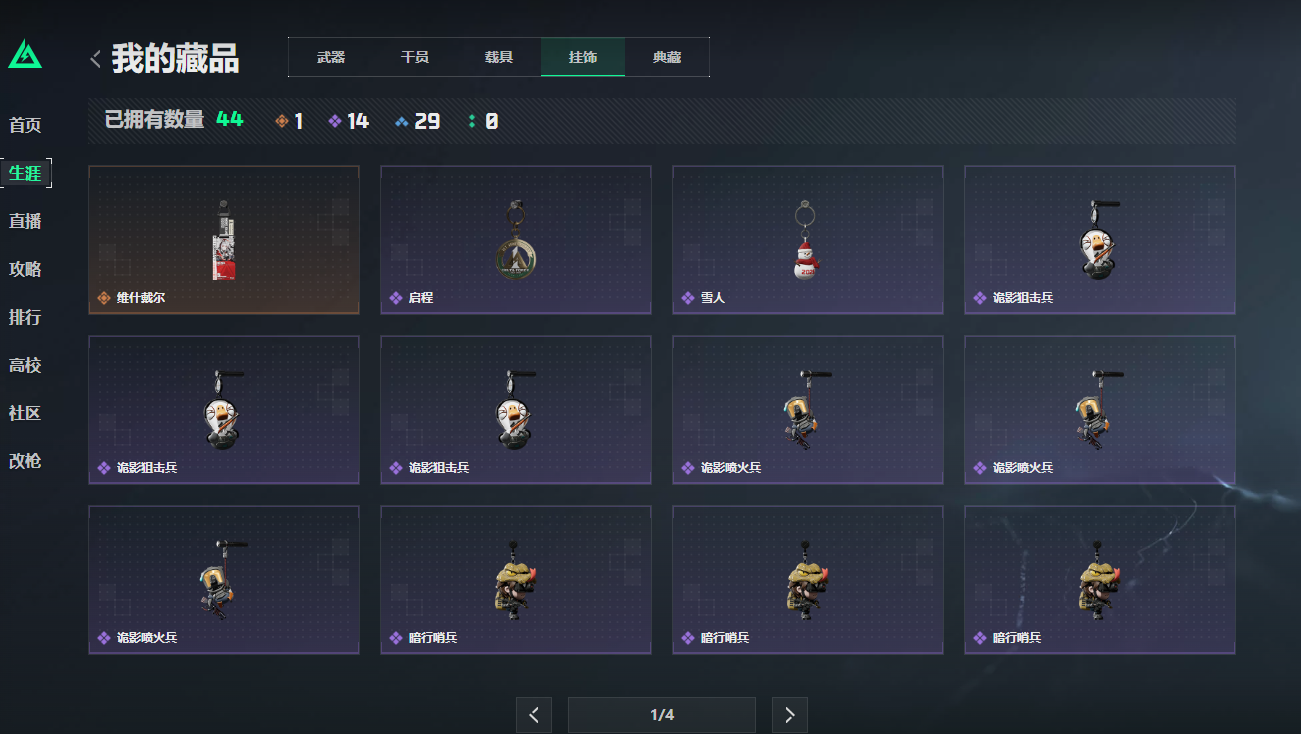Click the 1/4 page indicator
The width and height of the screenshot is (1301, 734).
pos(661,715)
